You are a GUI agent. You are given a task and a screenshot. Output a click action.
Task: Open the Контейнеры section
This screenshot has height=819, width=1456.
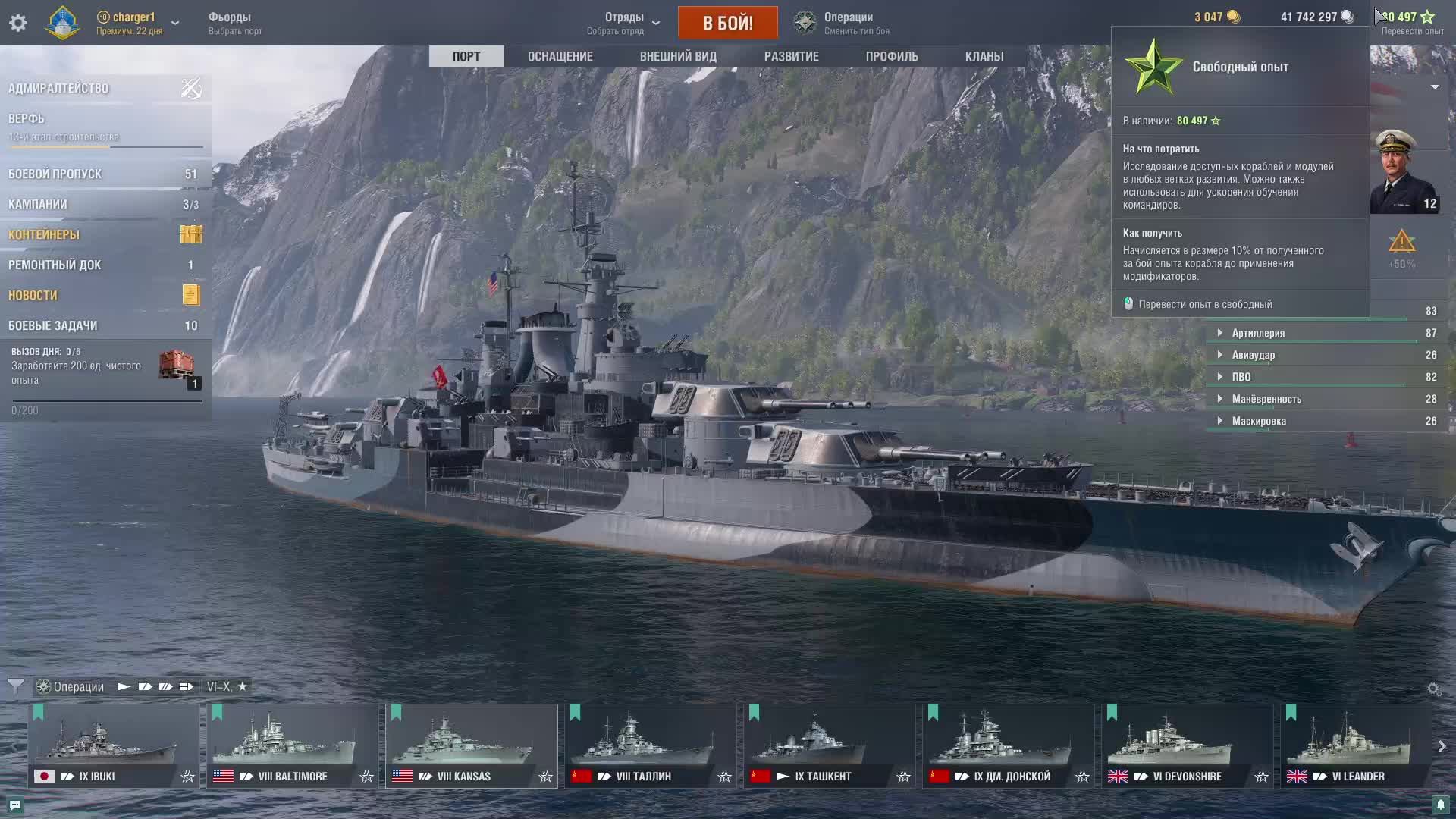point(44,234)
